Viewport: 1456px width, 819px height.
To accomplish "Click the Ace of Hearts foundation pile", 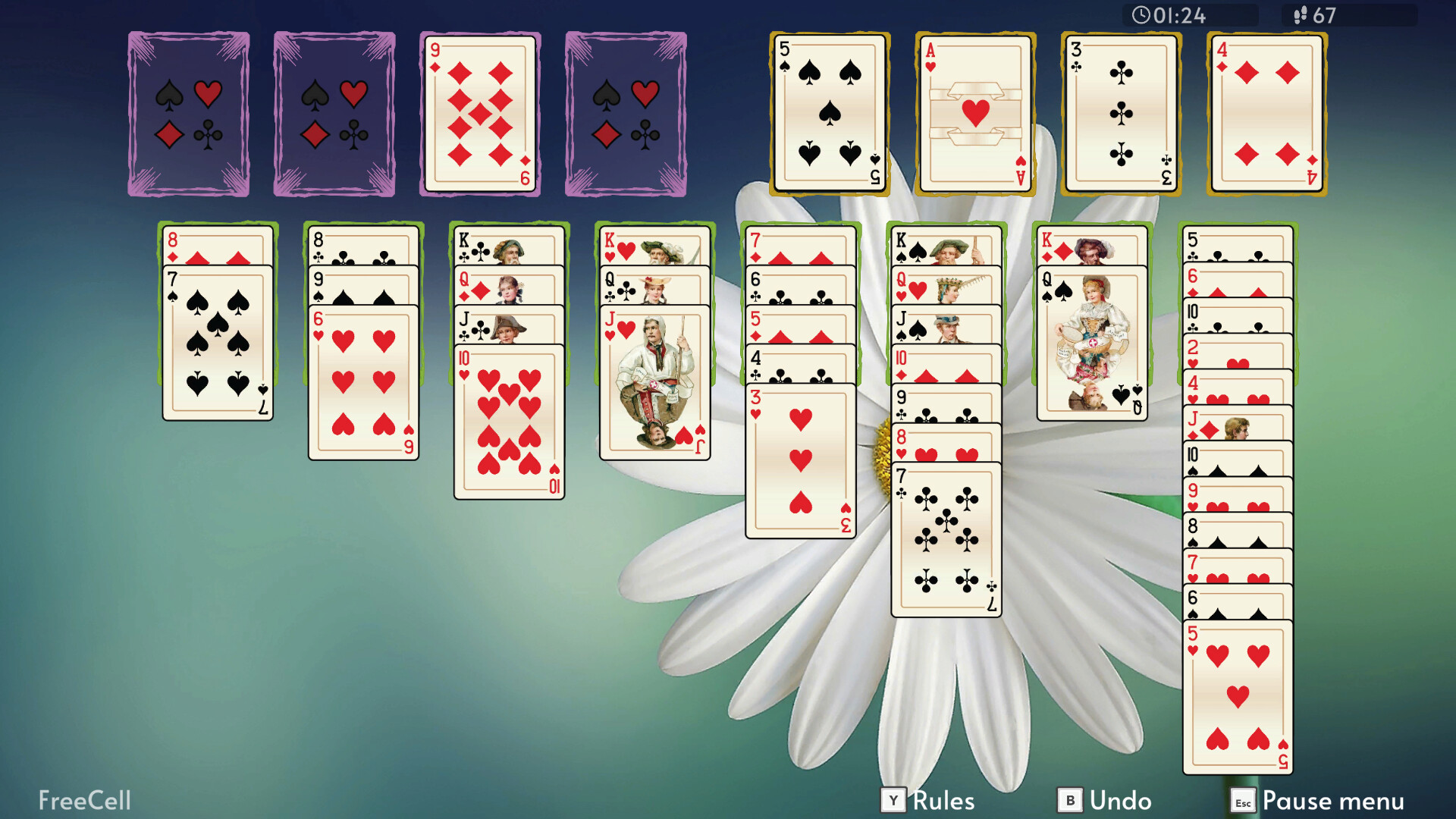I will click(973, 114).
